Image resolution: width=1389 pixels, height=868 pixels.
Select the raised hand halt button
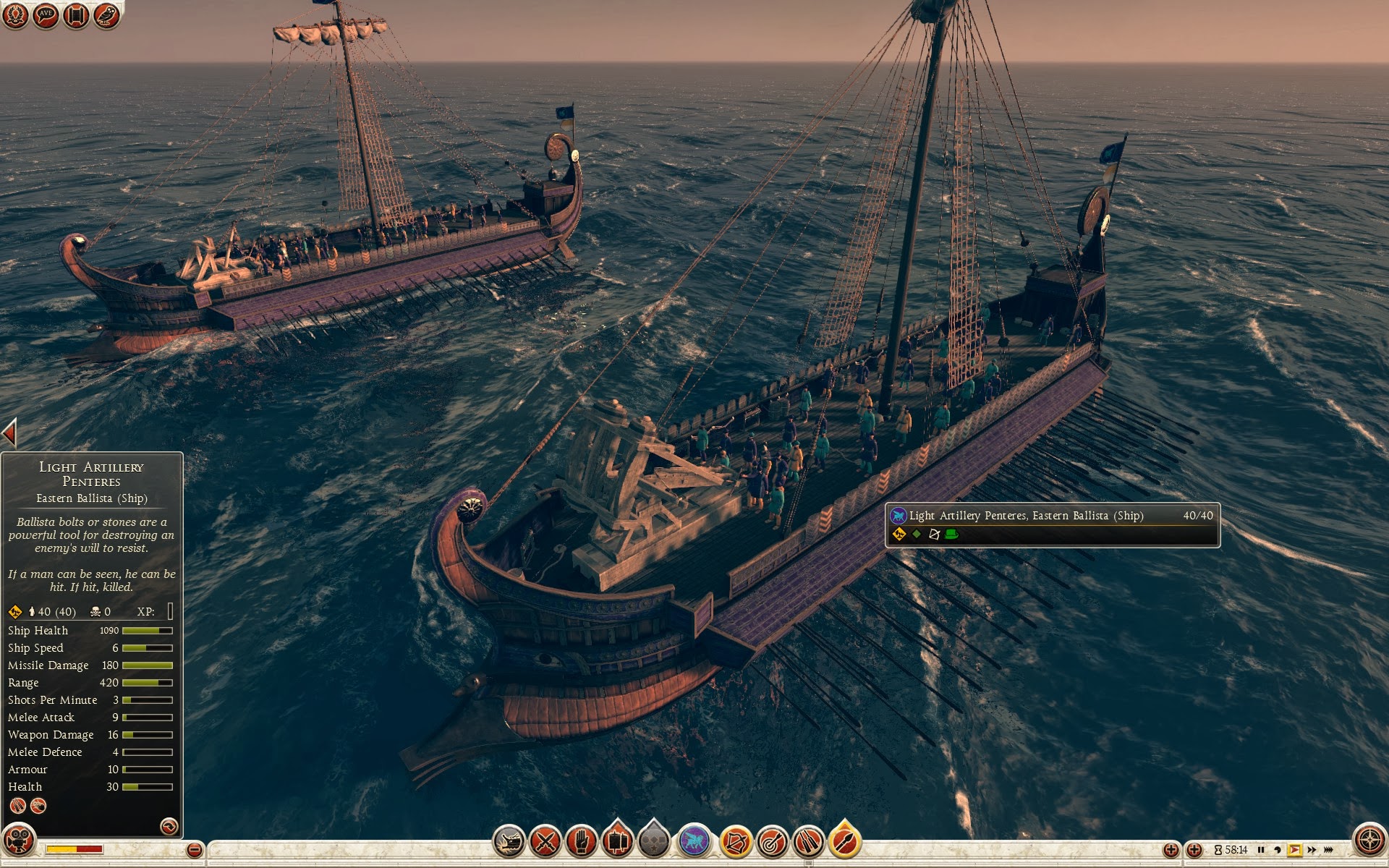tap(582, 842)
